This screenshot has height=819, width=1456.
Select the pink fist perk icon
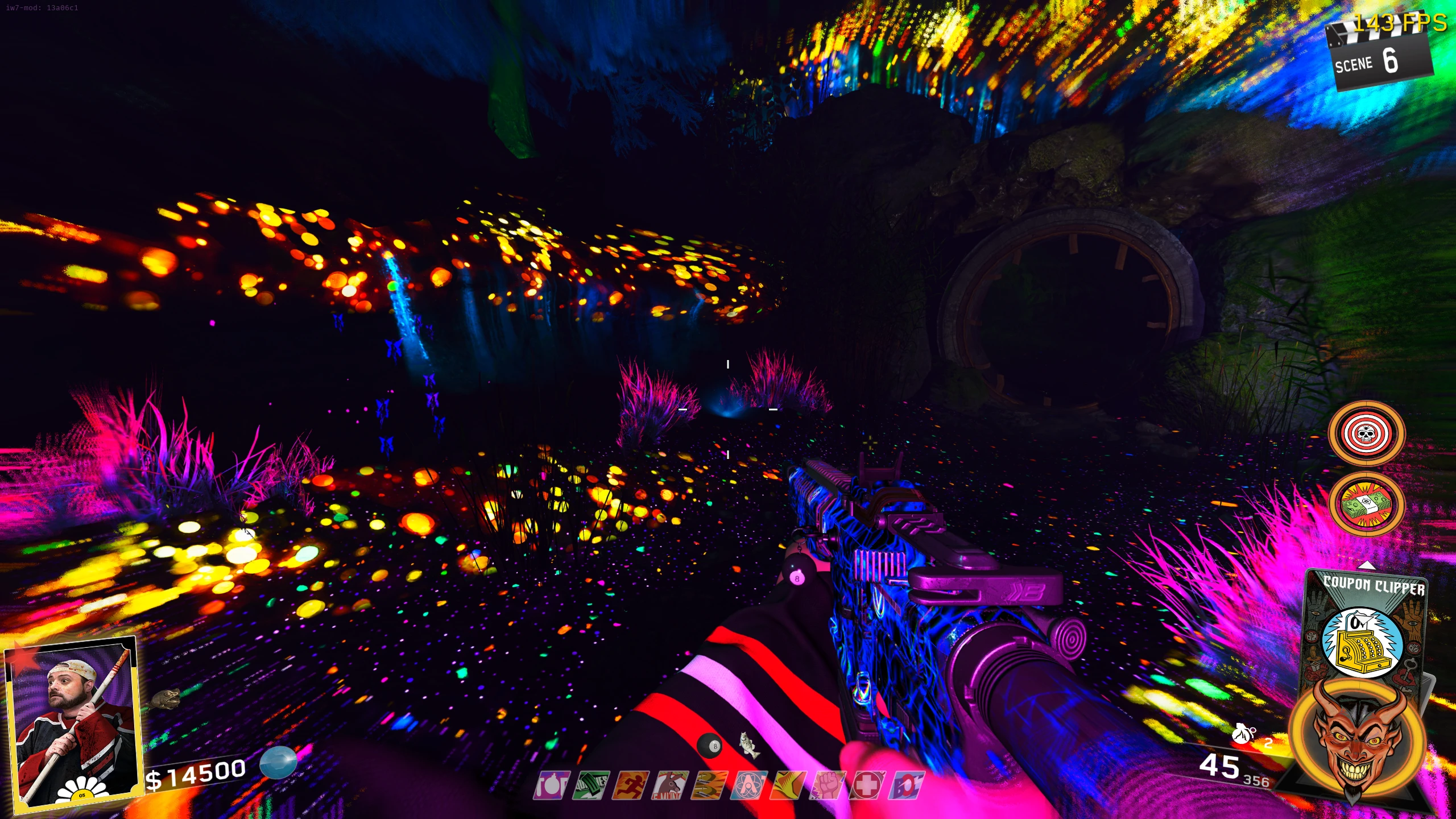pyautogui.click(x=828, y=785)
